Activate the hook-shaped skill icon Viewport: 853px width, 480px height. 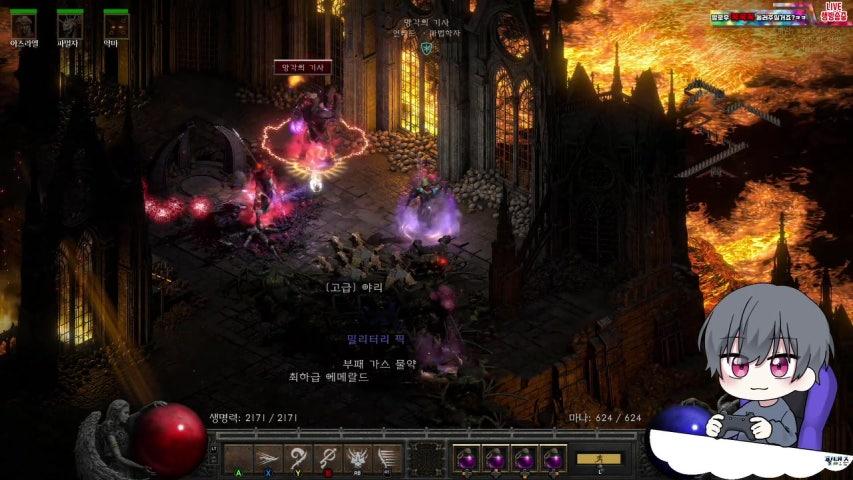[x=297, y=459]
